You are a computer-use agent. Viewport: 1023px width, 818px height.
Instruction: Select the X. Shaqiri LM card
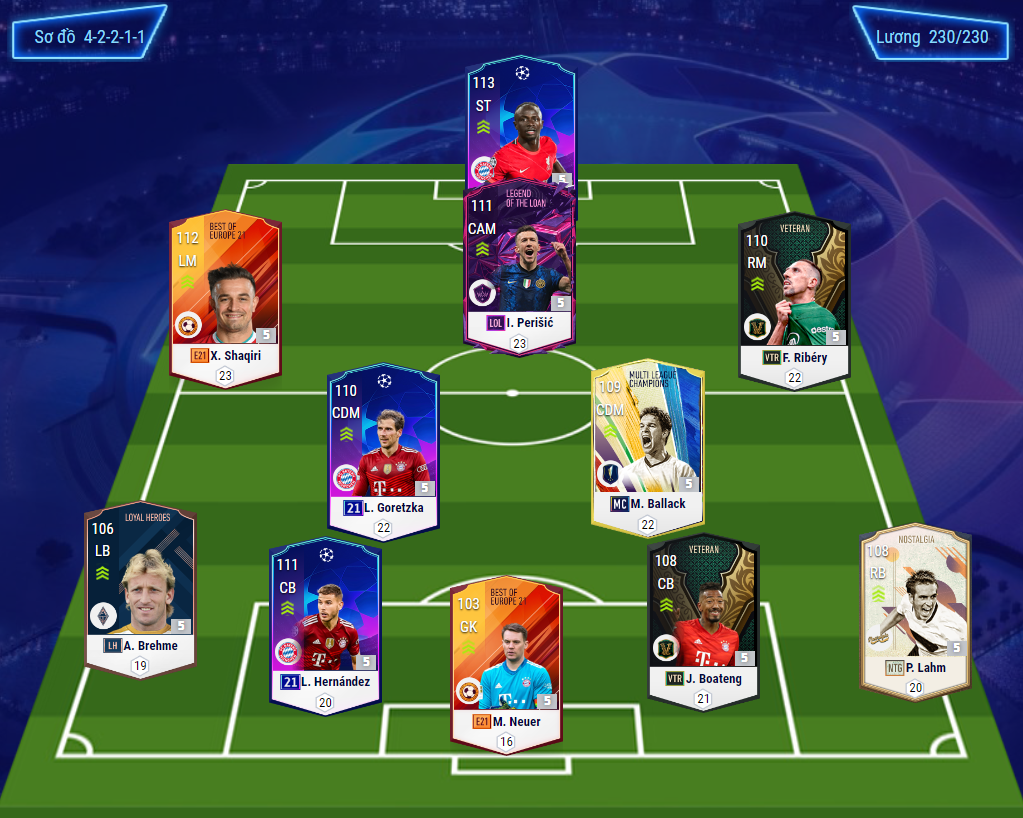pos(225,297)
